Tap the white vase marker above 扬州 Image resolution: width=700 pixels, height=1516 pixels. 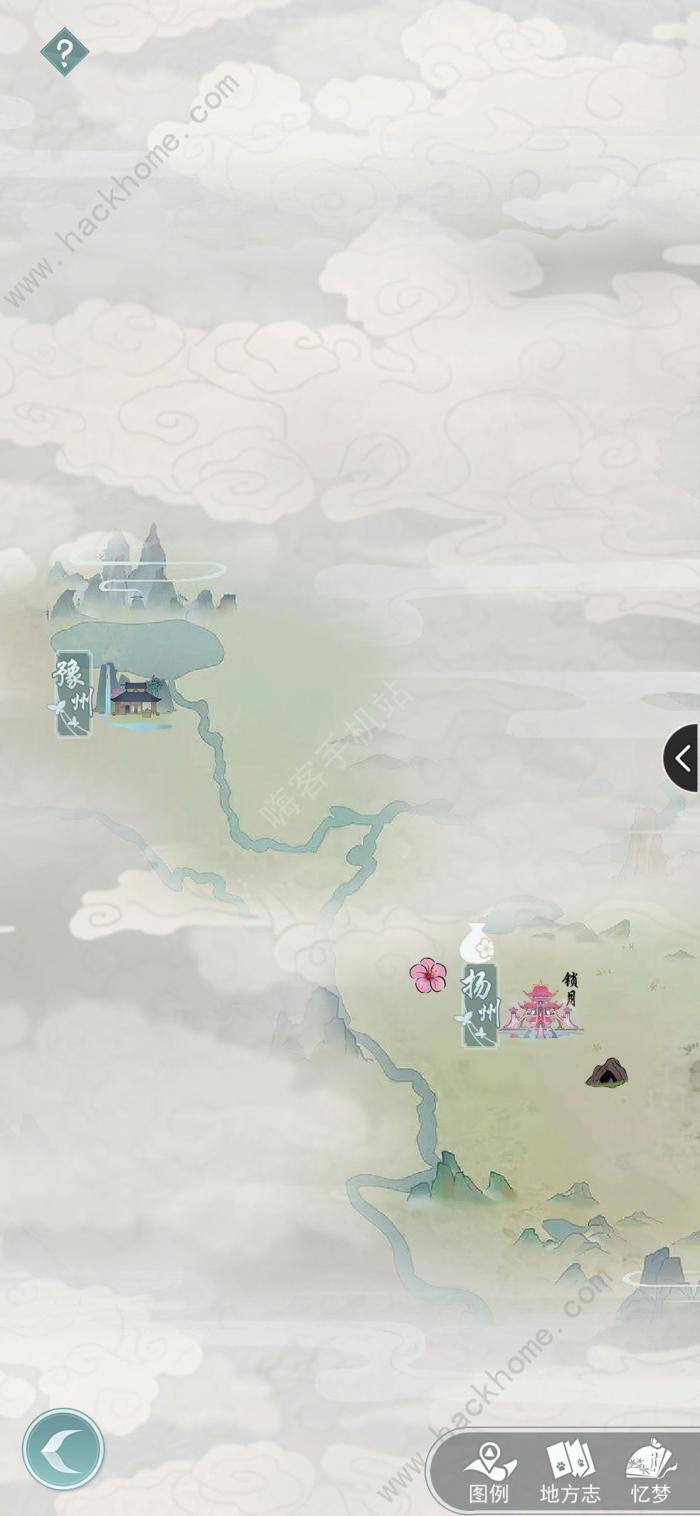click(478, 943)
